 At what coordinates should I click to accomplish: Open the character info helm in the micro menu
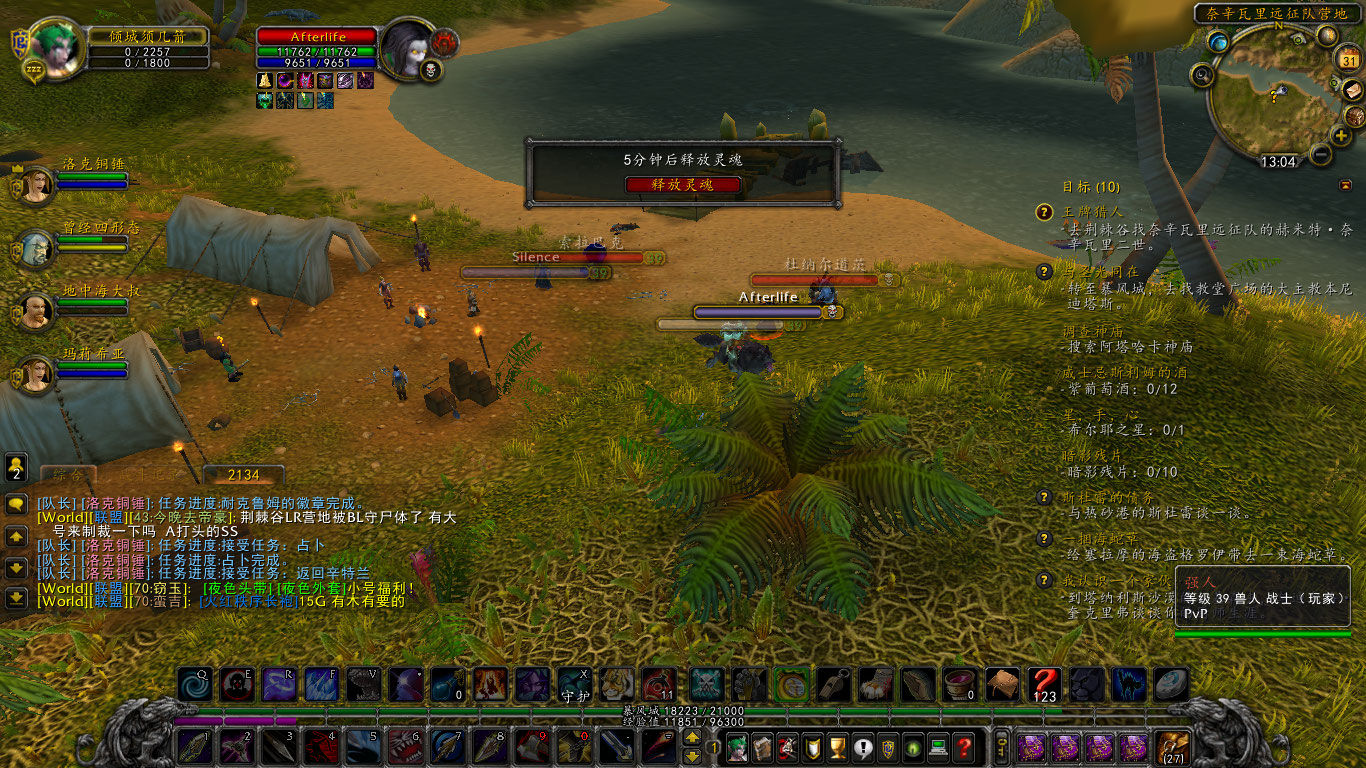point(736,748)
